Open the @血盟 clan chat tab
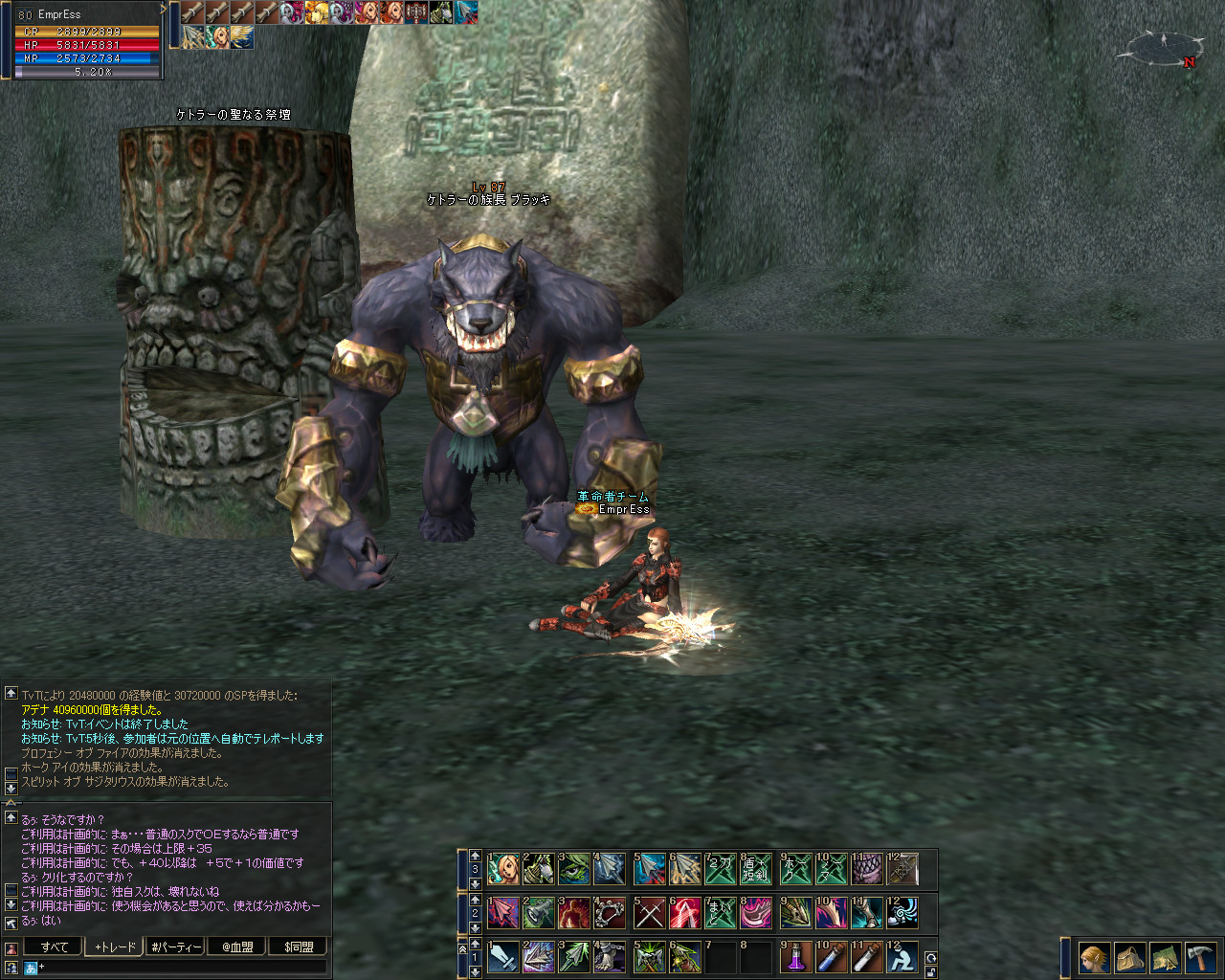Screen dimensions: 1225x980 click(x=237, y=947)
